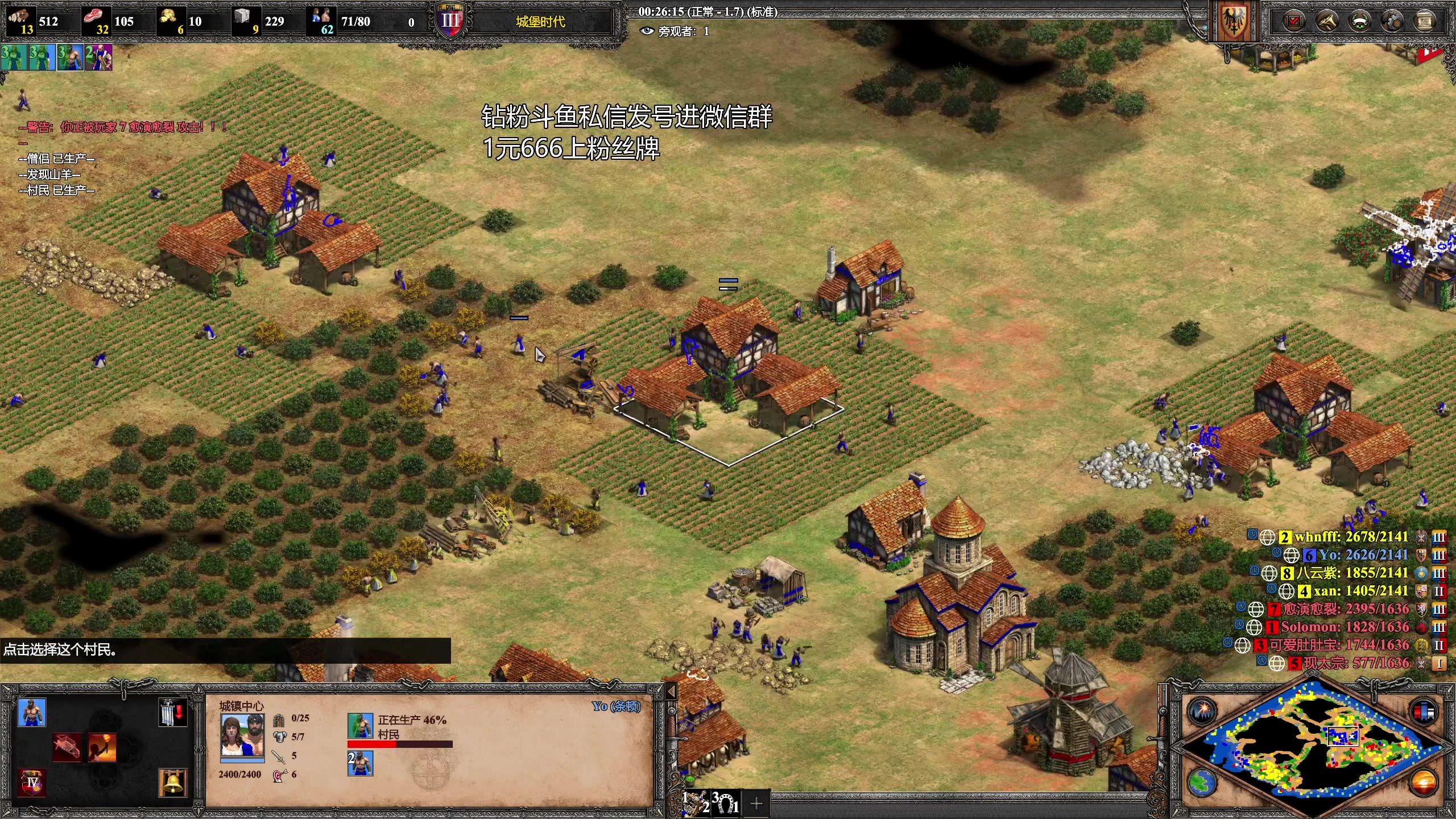Click the gather point banner with red arrow
The height and width of the screenshot is (819, 1456).
172,712
